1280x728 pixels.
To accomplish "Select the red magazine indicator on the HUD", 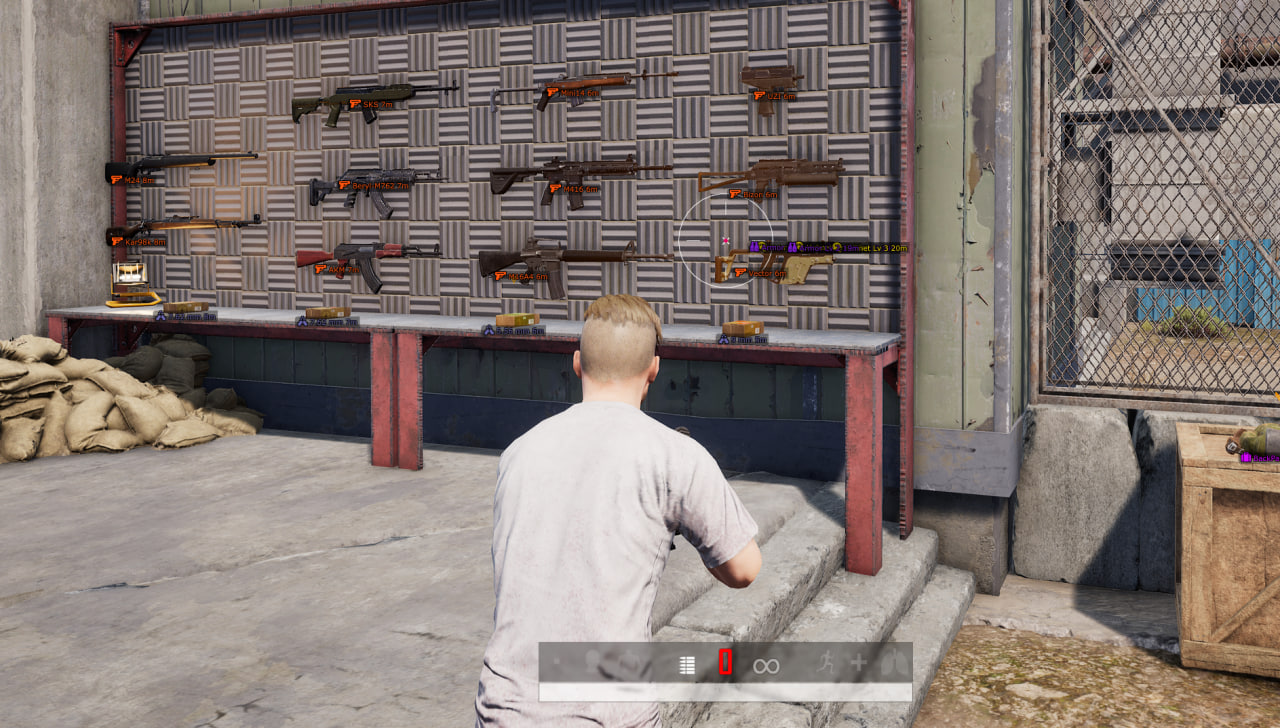I will [724, 660].
